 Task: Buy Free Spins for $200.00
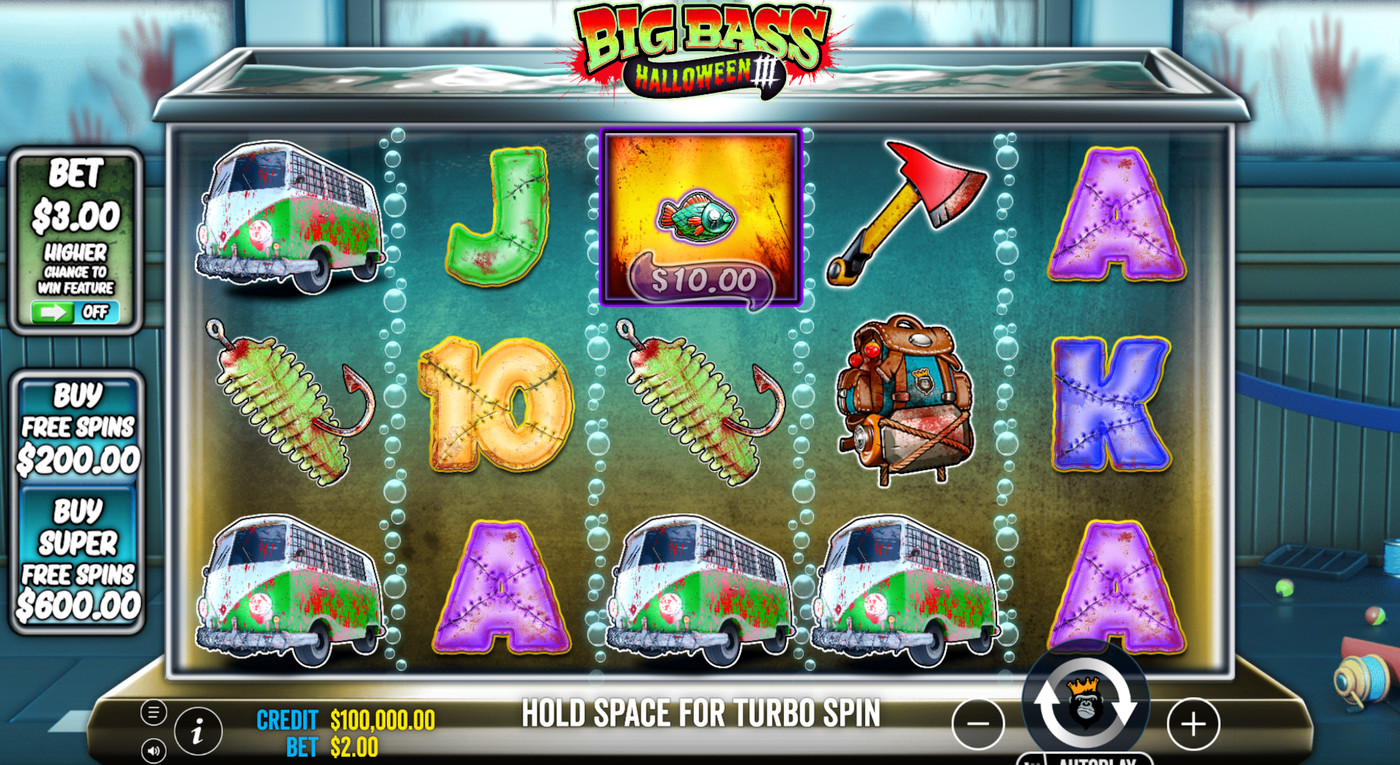[77, 429]
